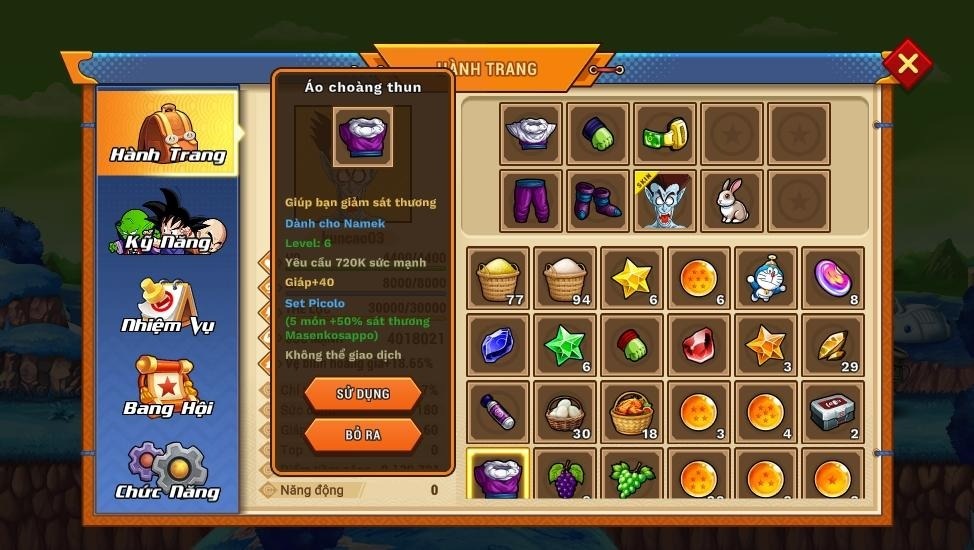Select the equipped green radar item
The width and height of the screenshot is (974, 550).
665,134
